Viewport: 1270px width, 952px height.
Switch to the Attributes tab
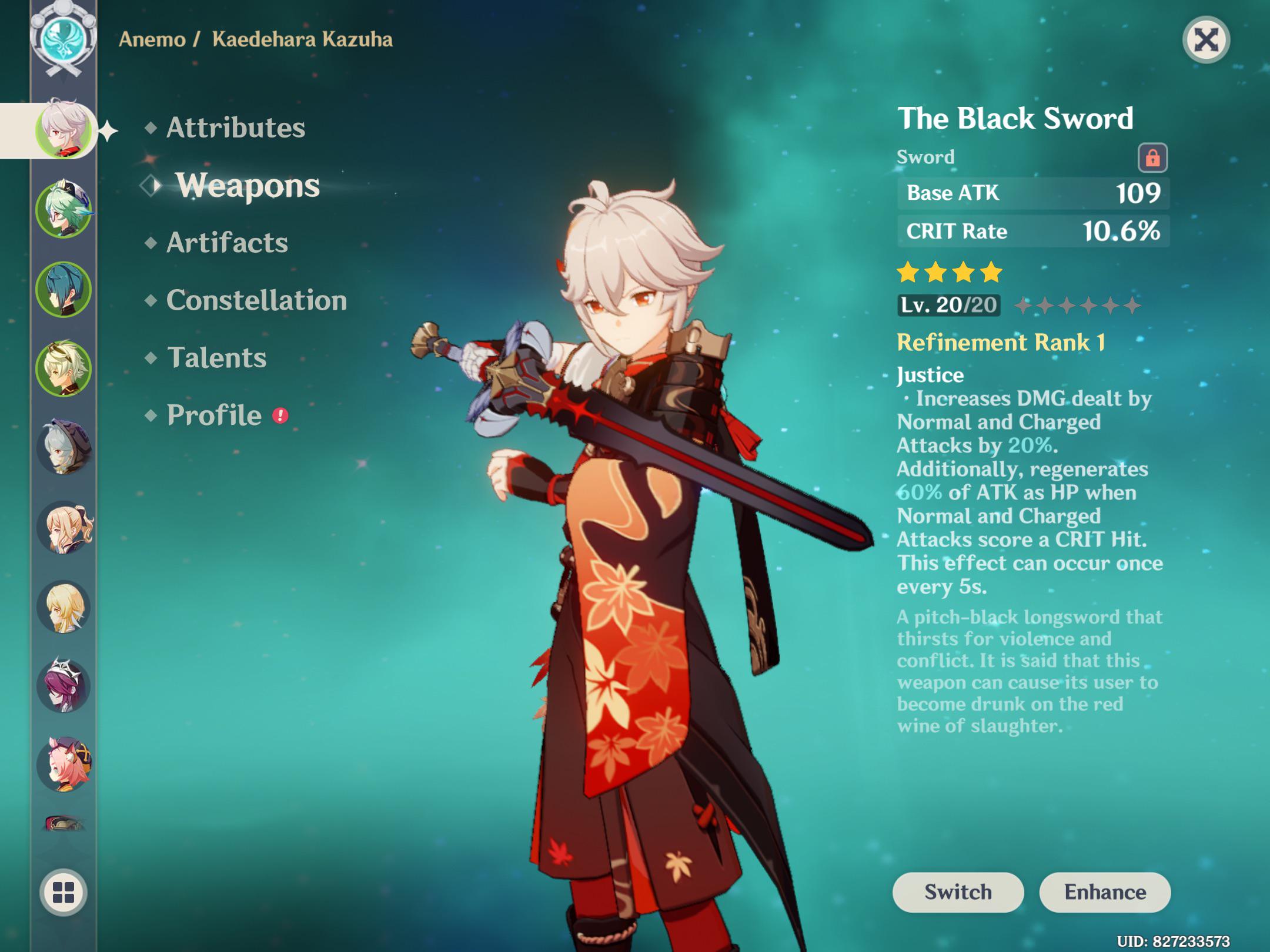click(x=235, y=128)
